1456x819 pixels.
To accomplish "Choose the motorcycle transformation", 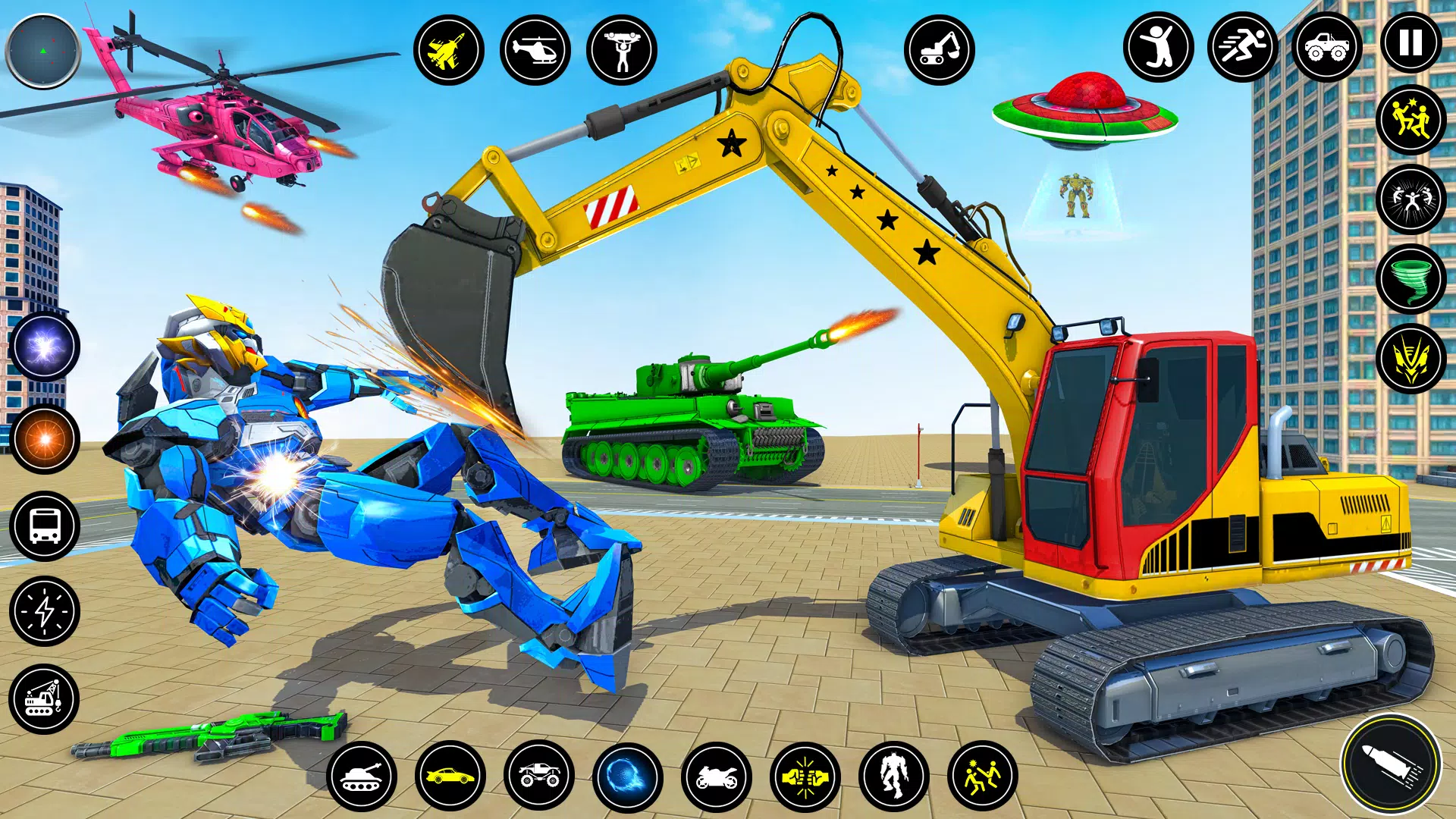I will (x=716, y=777).
